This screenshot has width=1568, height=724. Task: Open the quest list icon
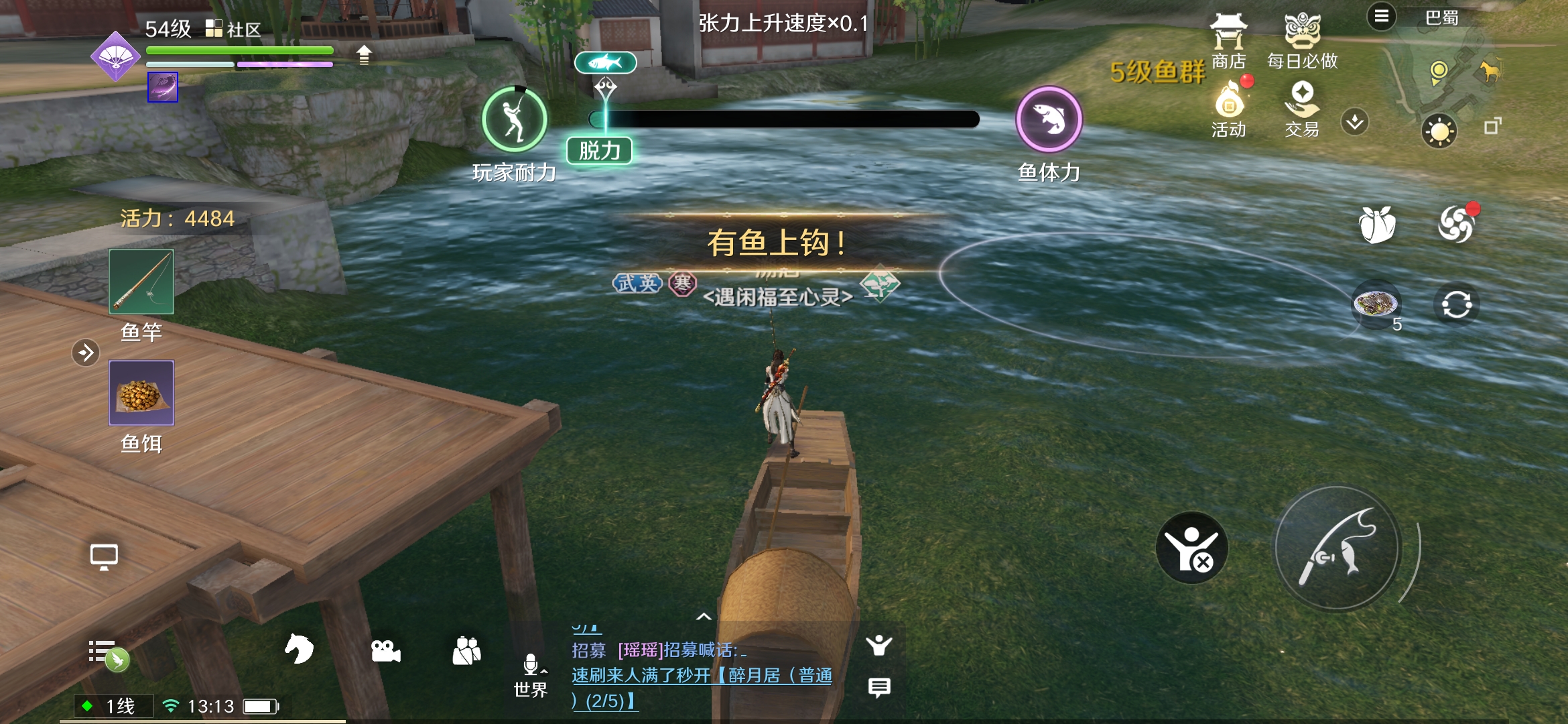[x=106, y=652]
